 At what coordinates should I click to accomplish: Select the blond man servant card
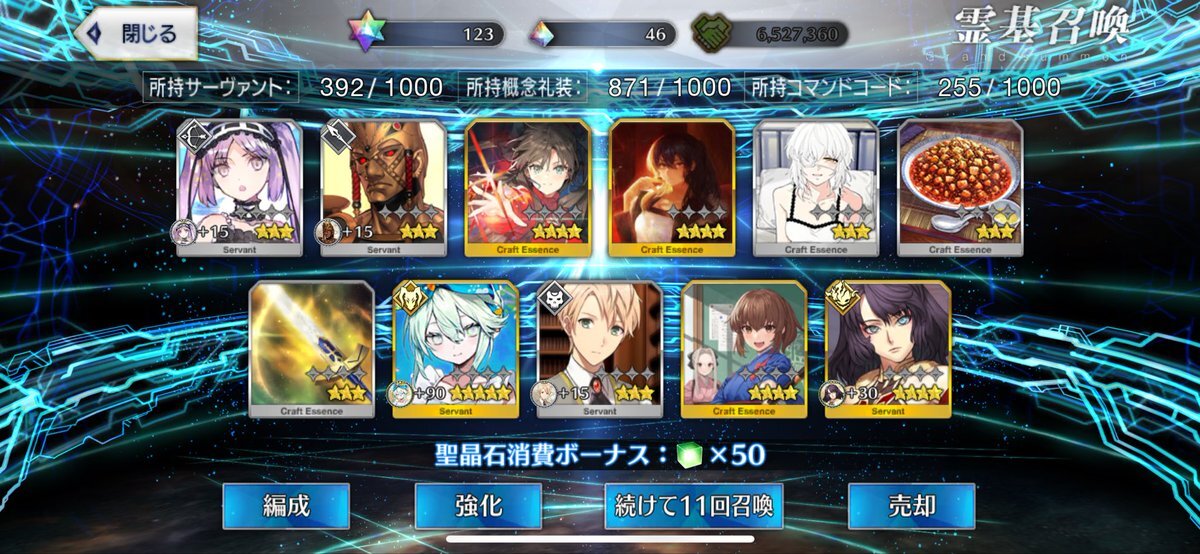pos(600,349)
